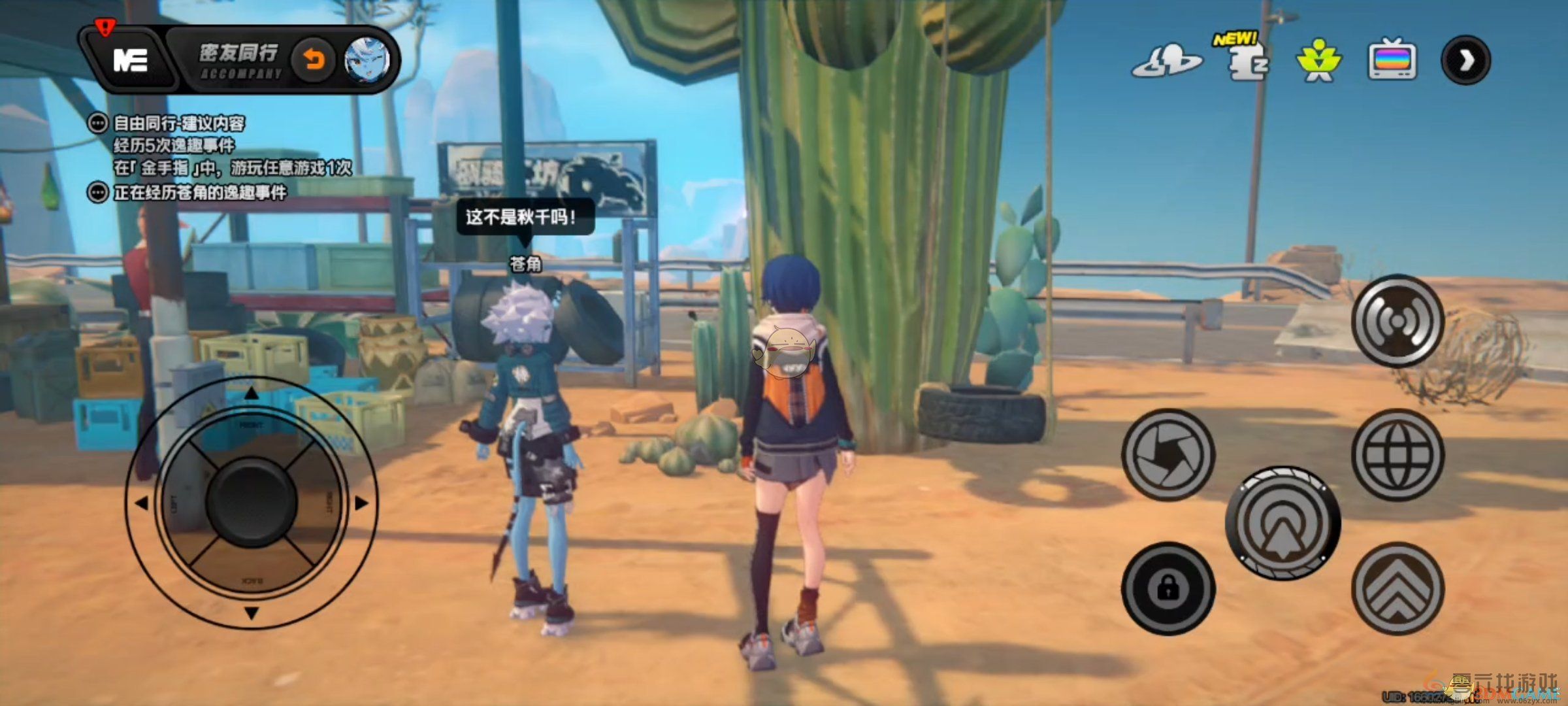The image size is (1568, 706).
Task: Select the ongoing 苍角 event objective
Action: click(x=199, y=193)
